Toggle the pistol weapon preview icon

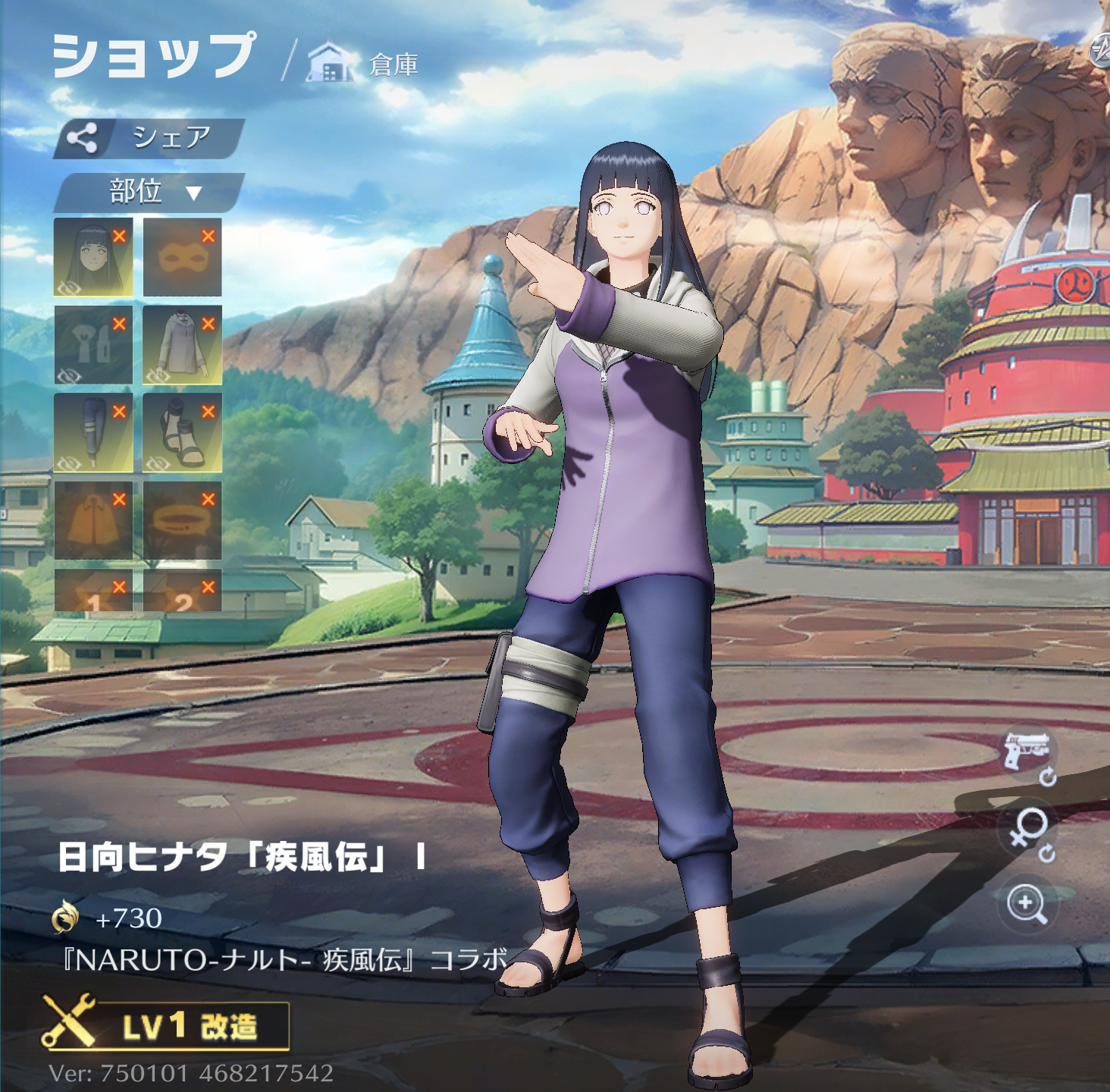[x=1027, y=753]
